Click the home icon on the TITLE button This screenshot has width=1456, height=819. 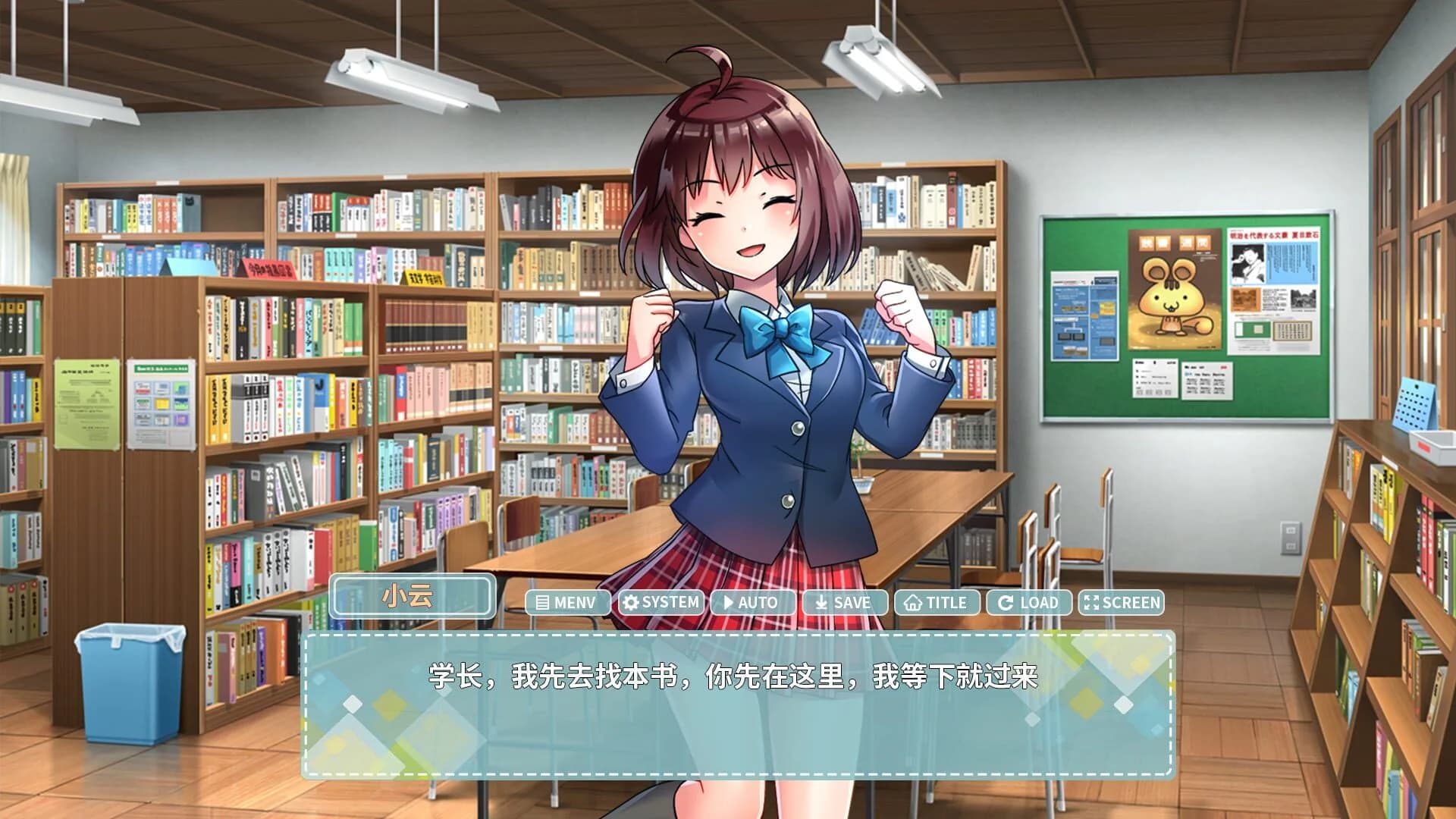pos(913,602)
